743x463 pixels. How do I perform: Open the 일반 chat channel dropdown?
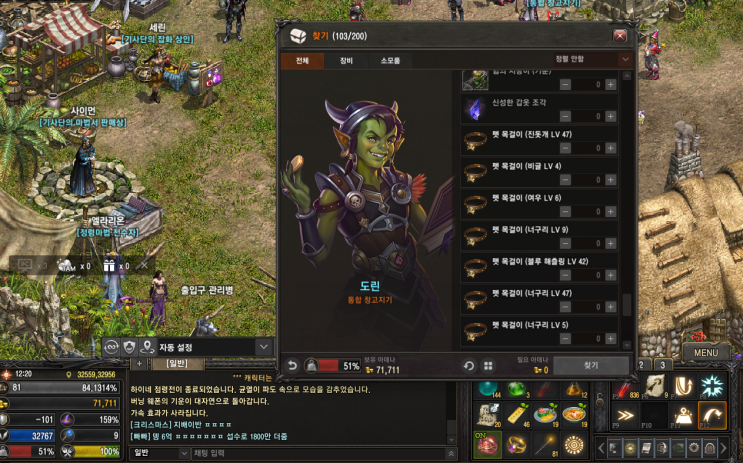(x=158, y=453)
